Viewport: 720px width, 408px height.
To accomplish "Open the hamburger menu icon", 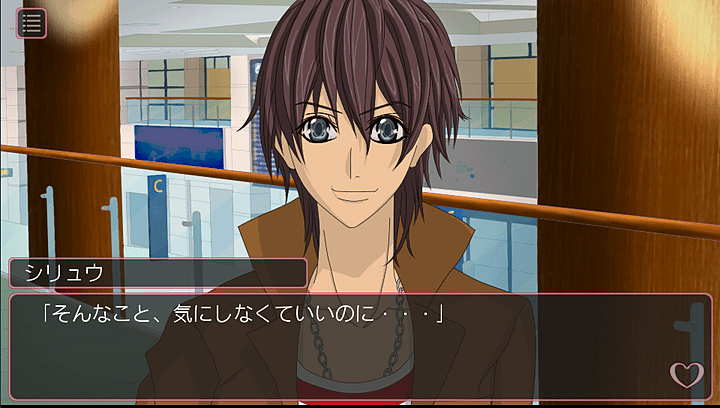I will (x=32, y=23).
